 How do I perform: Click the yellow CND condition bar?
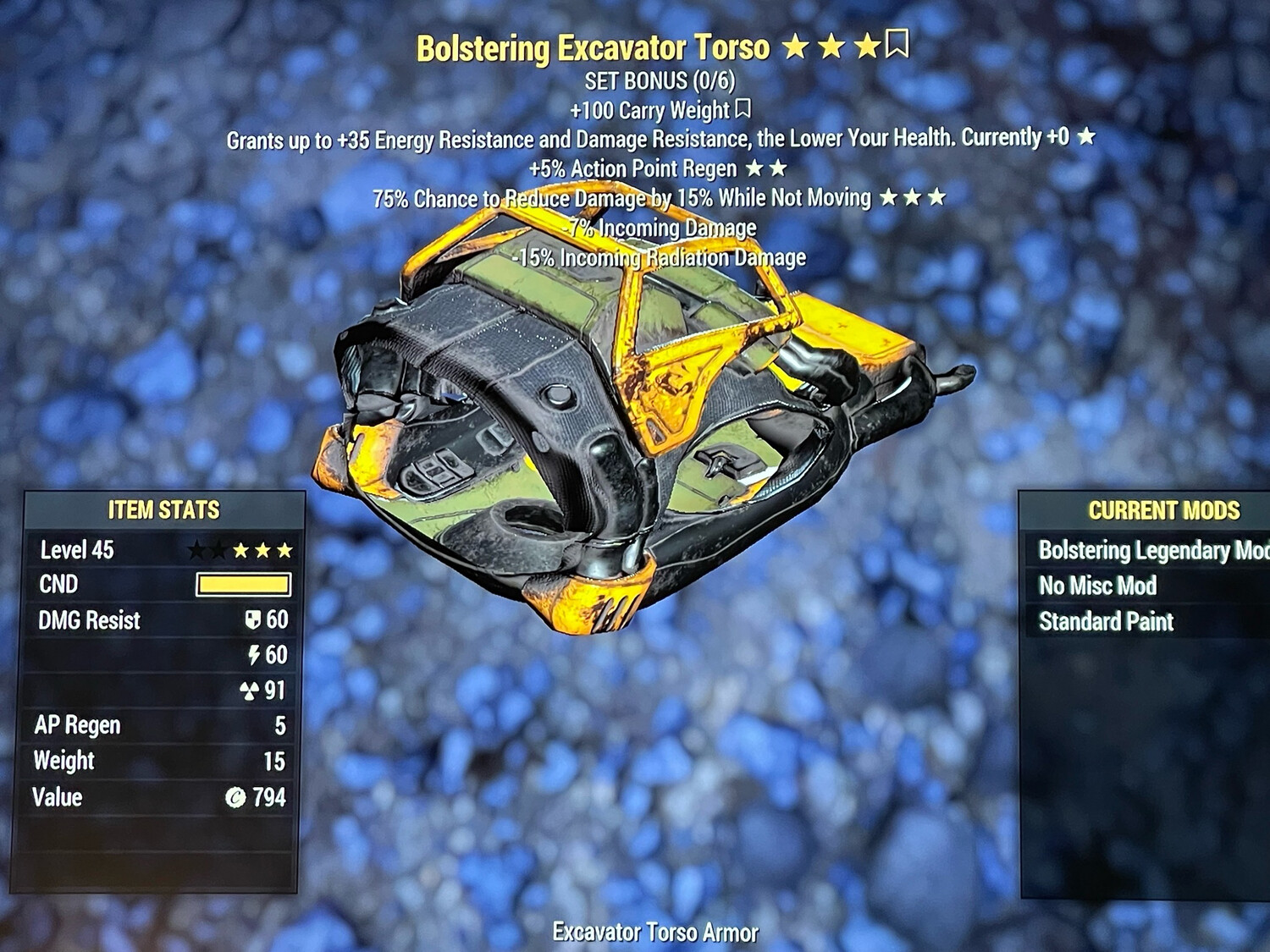tap(244, 585)
